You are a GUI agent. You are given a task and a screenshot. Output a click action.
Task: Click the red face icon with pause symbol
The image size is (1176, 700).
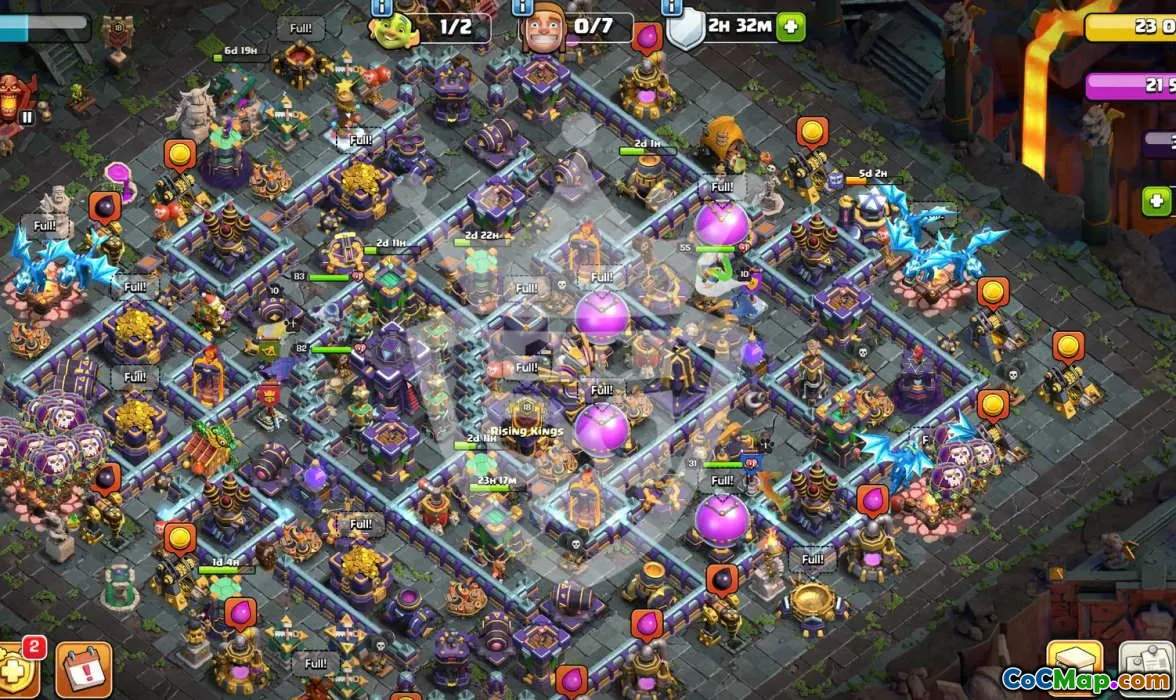coord(15,100)
